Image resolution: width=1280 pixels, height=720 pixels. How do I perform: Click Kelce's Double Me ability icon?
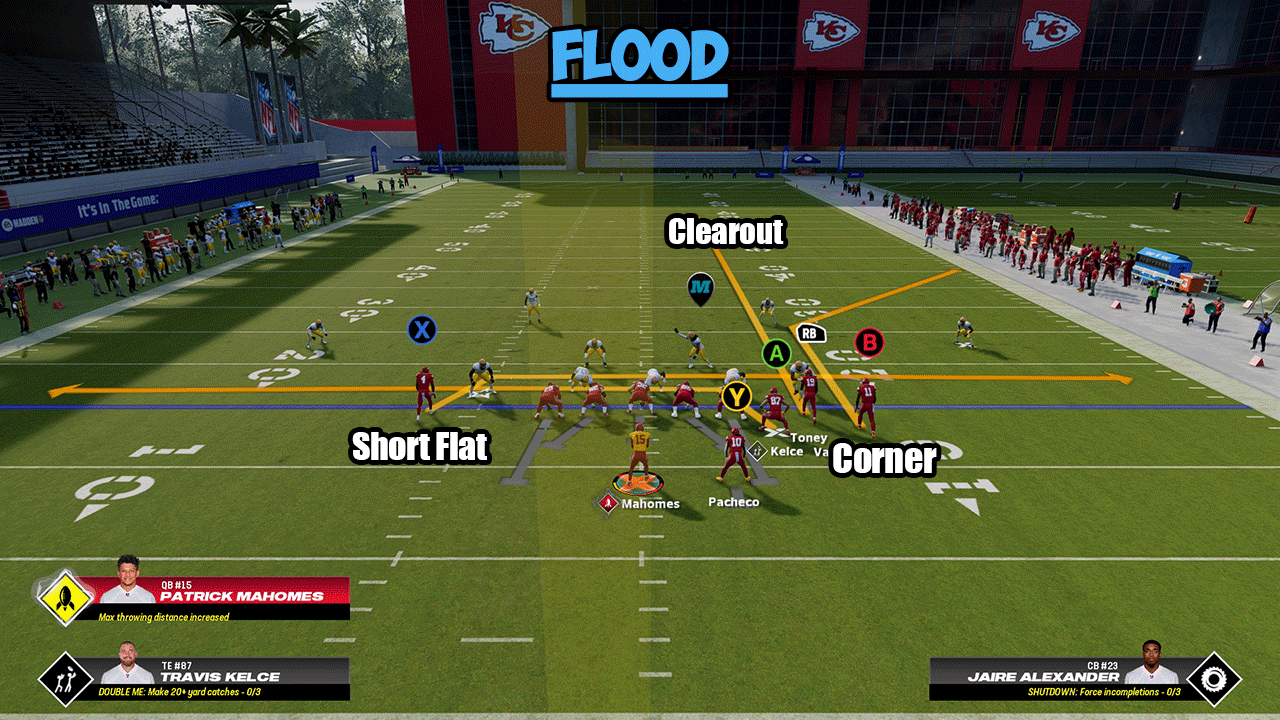point(65,678)
